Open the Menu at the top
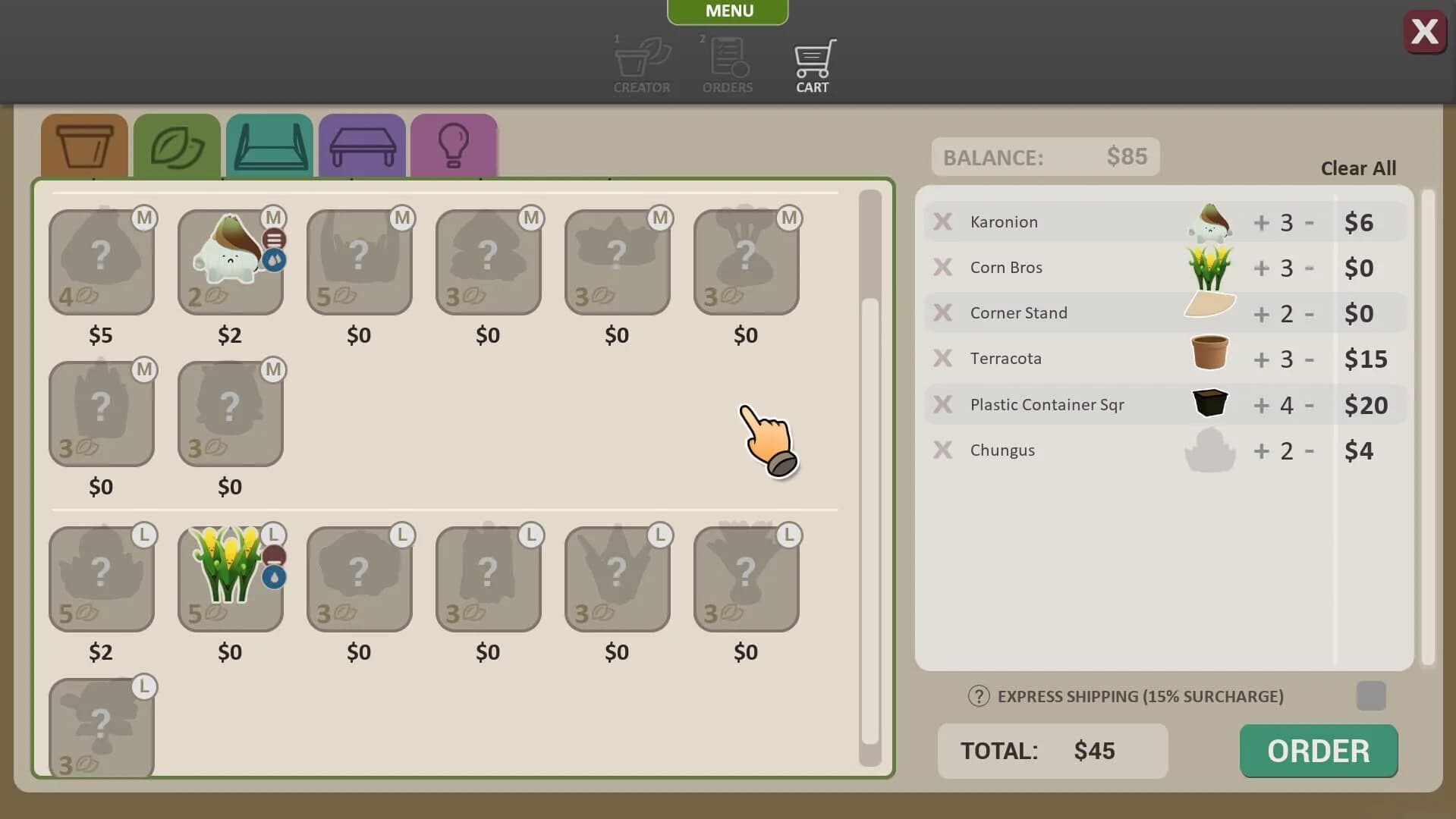 coord(727,11)
